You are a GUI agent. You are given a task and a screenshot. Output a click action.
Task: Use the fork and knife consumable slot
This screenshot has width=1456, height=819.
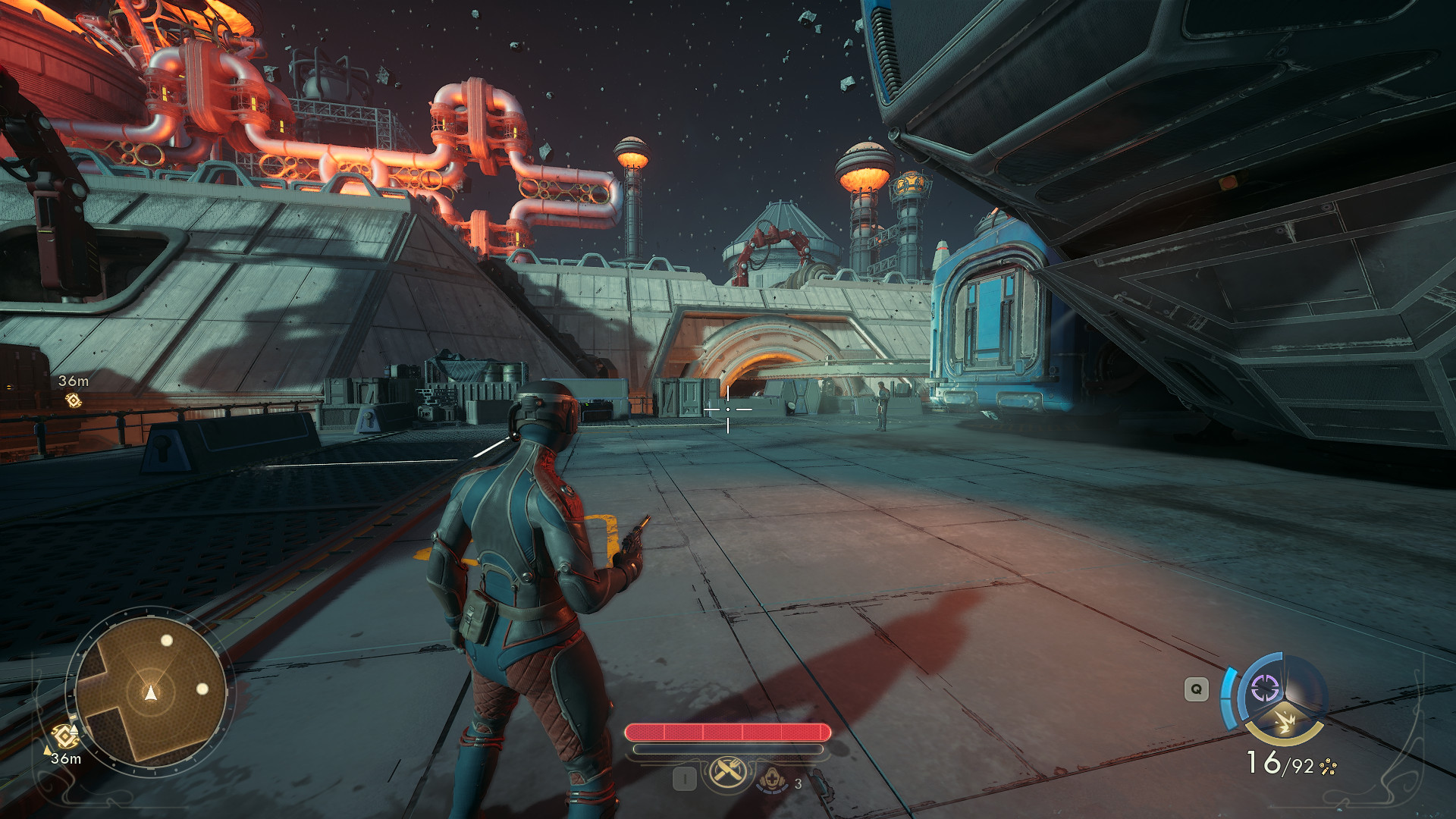click(728, 773)
